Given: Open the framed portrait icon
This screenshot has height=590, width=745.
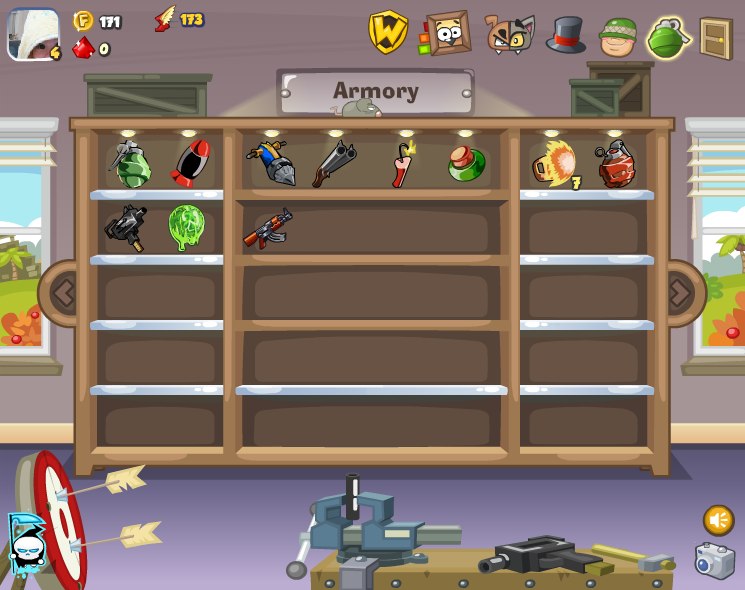Looking at the screenshot, I should [446, 33].
